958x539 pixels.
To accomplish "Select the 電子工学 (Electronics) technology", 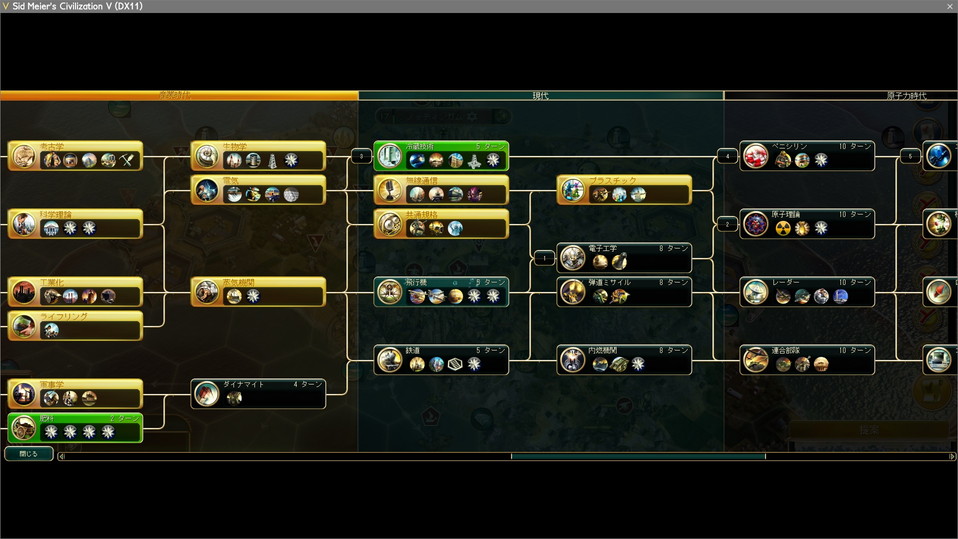I will [x=625, y=258].
